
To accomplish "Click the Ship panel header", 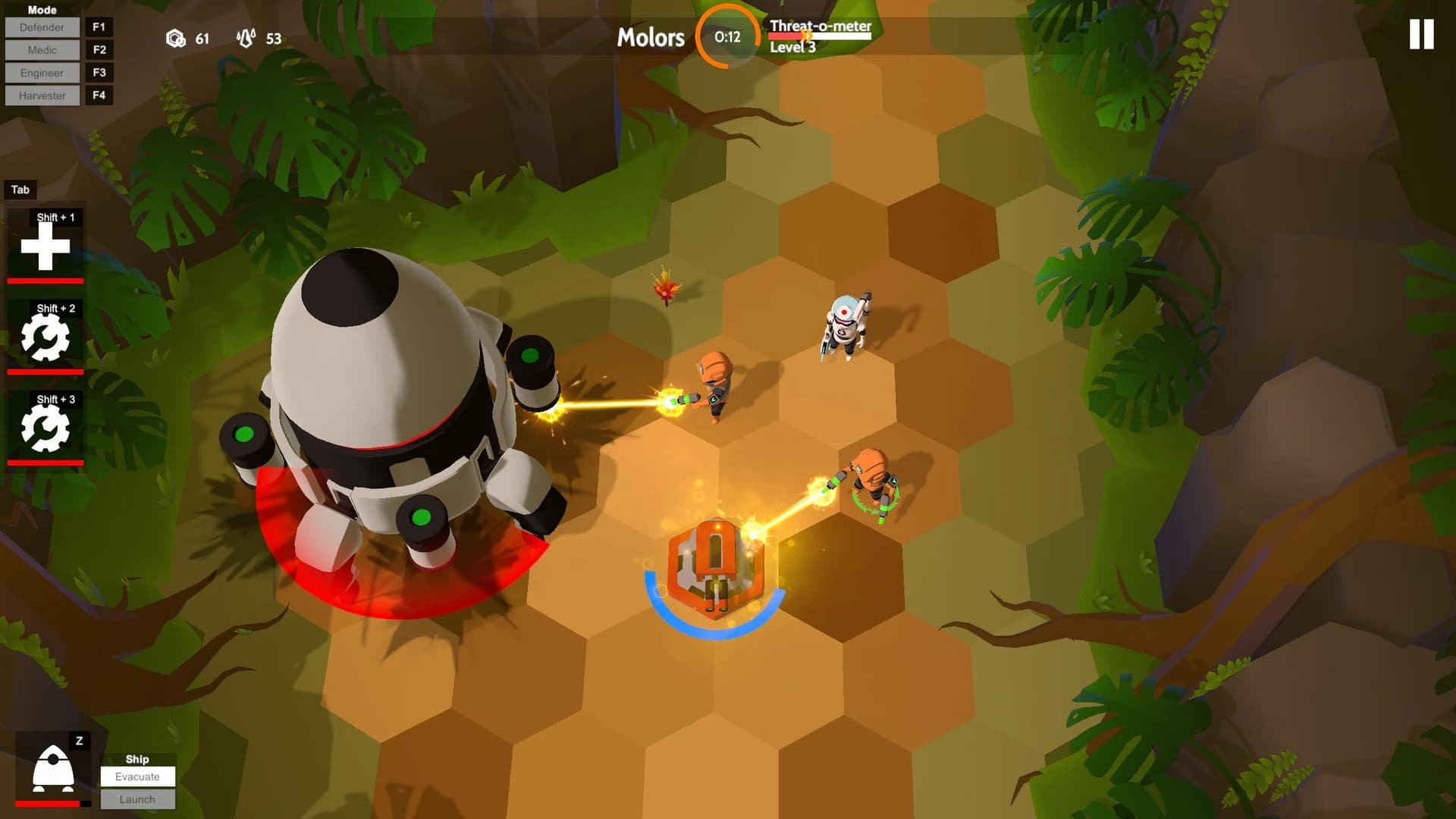I will click(x=138, y=758).
